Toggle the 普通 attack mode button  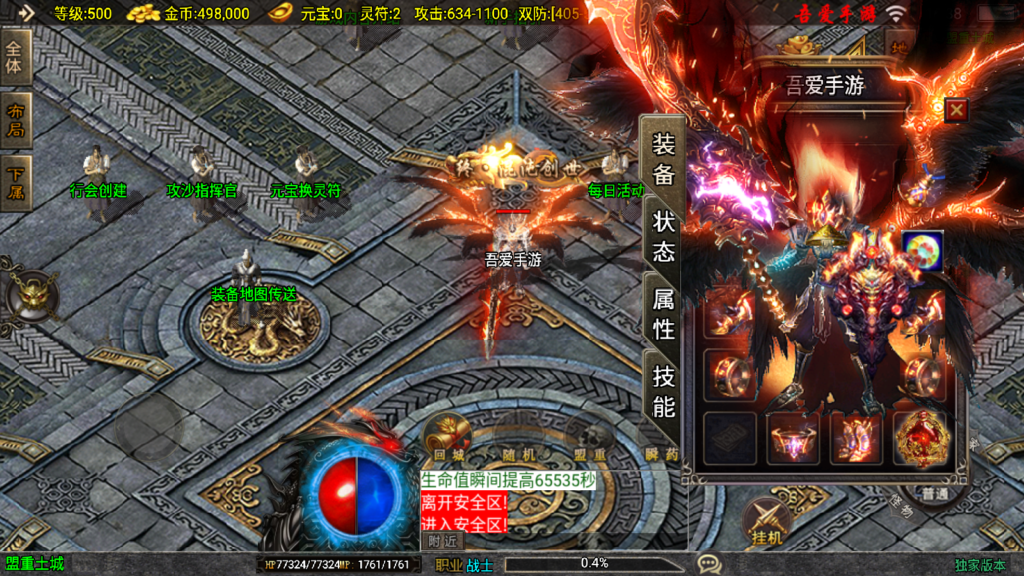tap(936, 494)
